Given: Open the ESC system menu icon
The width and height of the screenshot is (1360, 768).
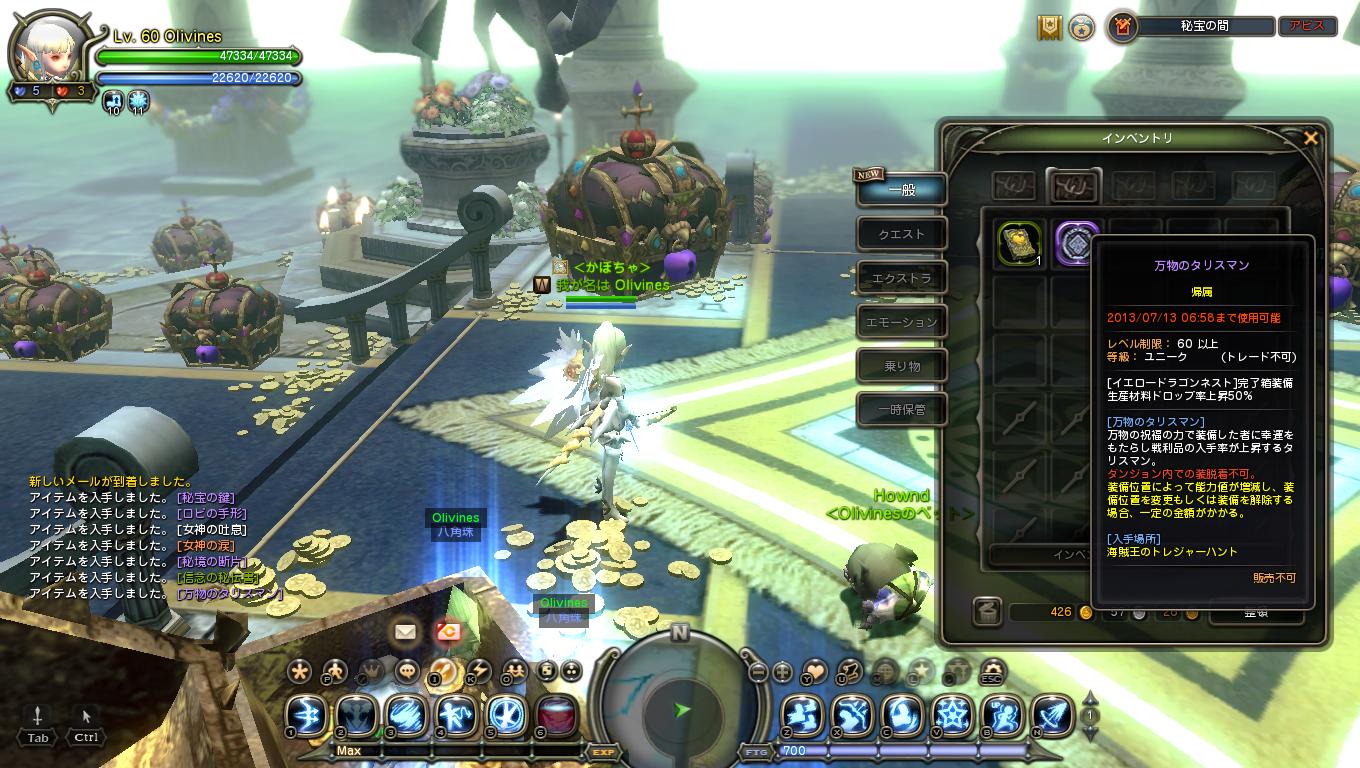Looking at the screenshot, I should [991, 670].
